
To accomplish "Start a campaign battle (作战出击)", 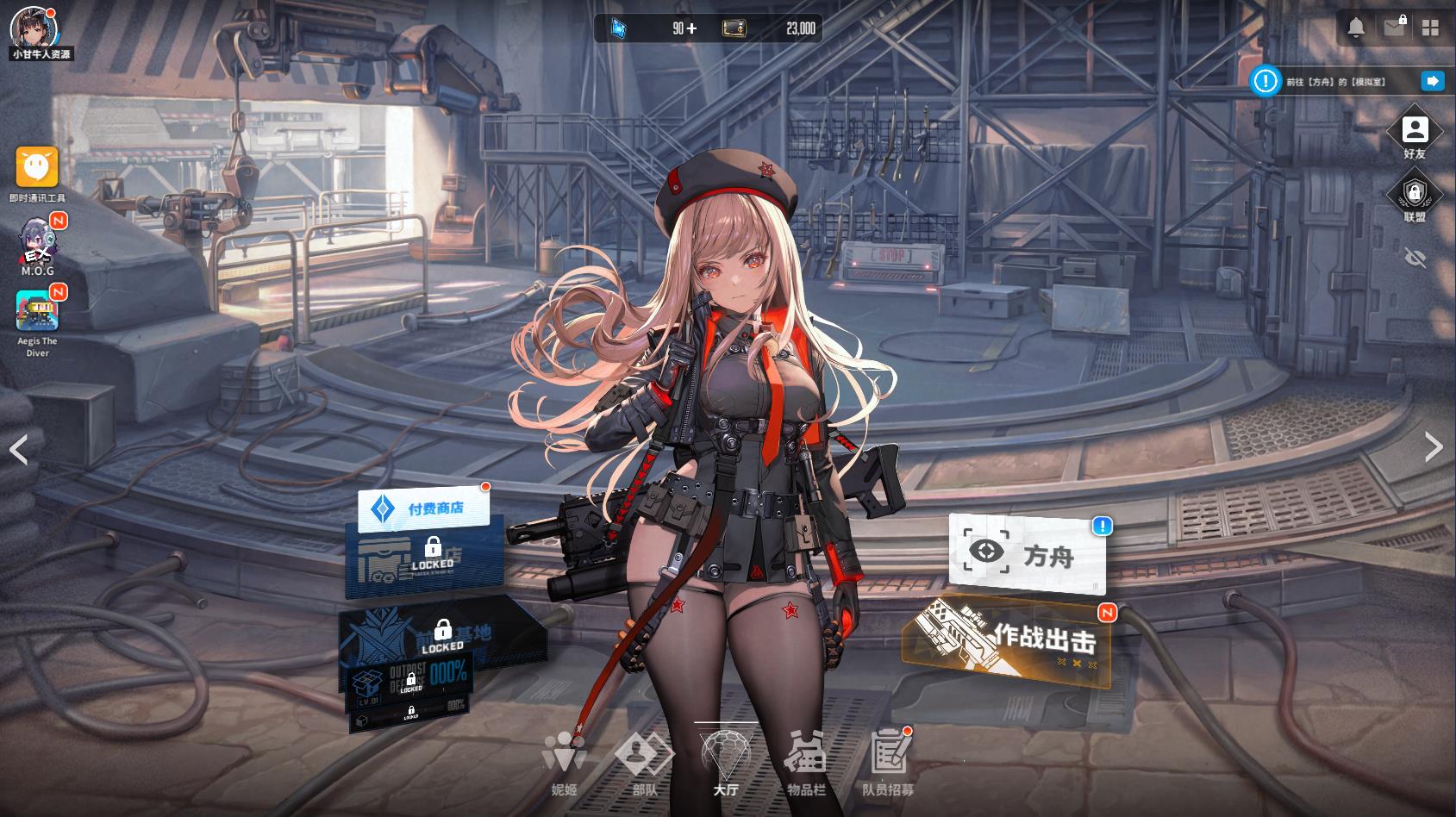I will point(1007,641).
